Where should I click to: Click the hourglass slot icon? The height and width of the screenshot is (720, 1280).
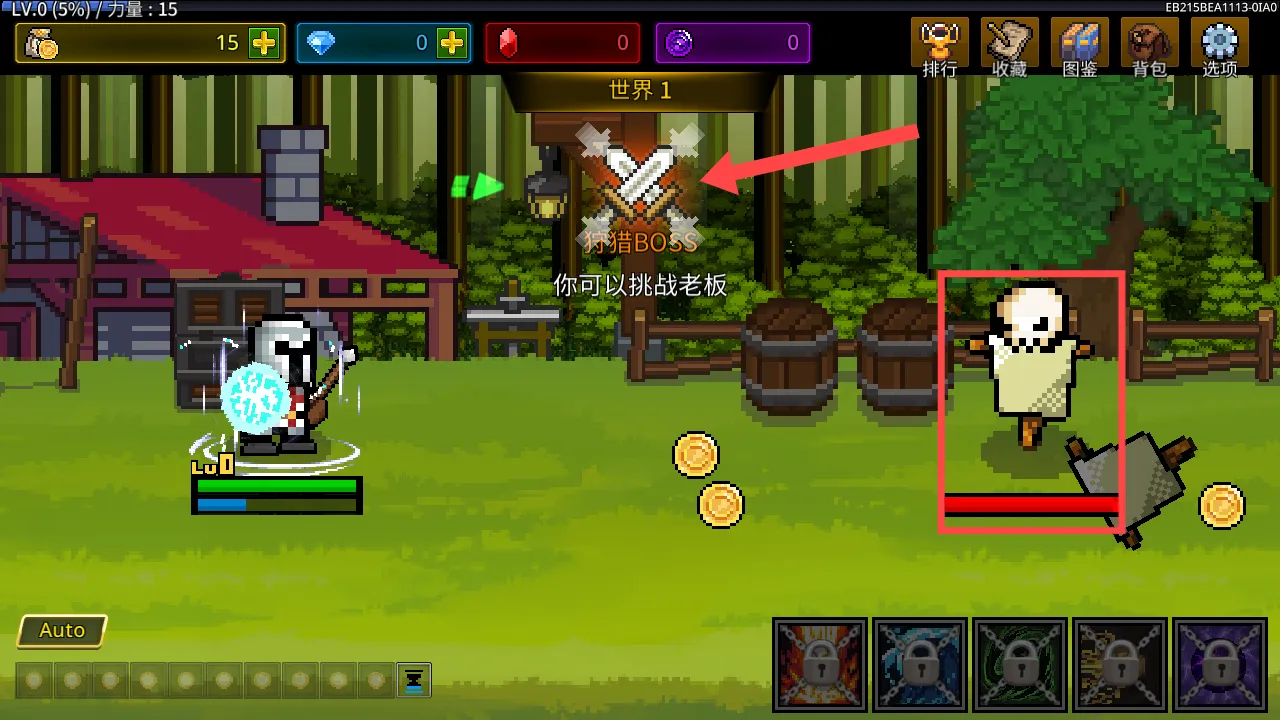click(x=413, y=680)
